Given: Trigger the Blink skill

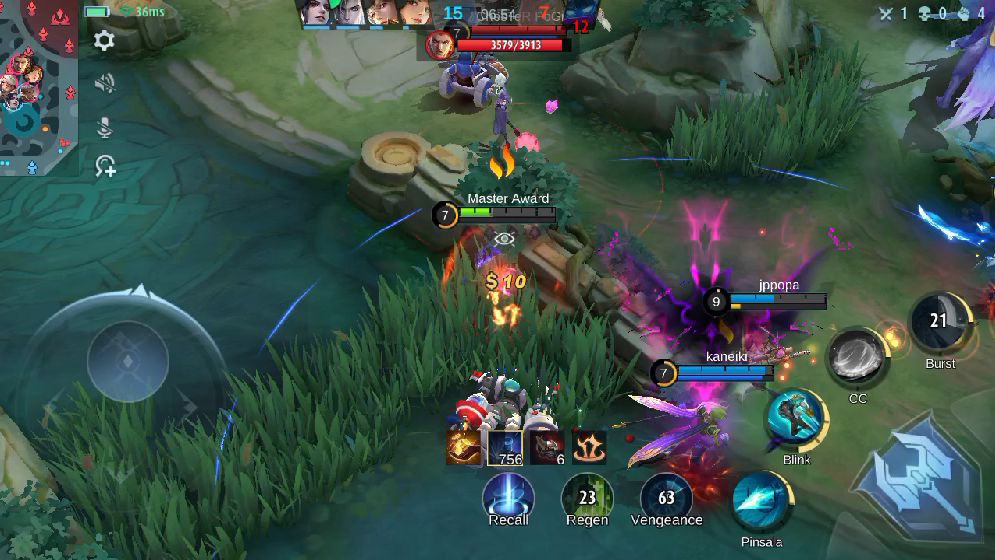Looking at the screenshot, I should [x=796, y=420].
